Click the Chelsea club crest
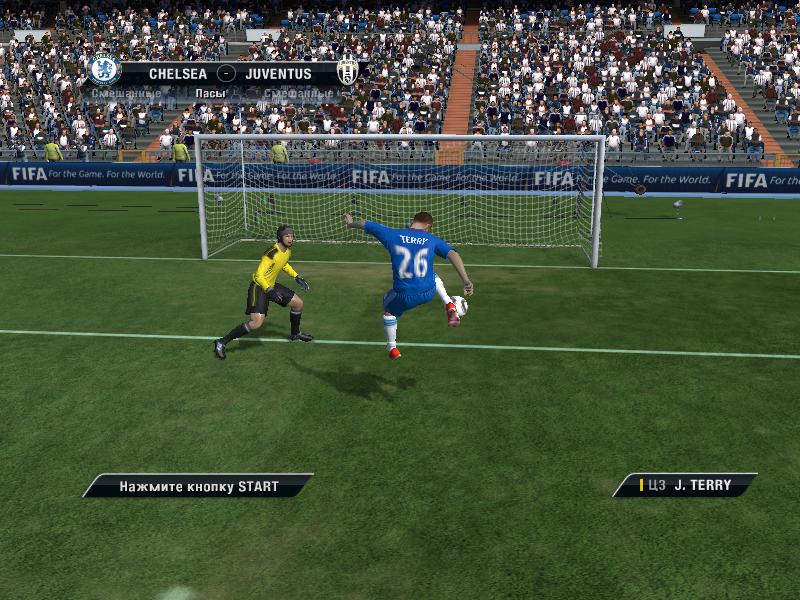 104,69
